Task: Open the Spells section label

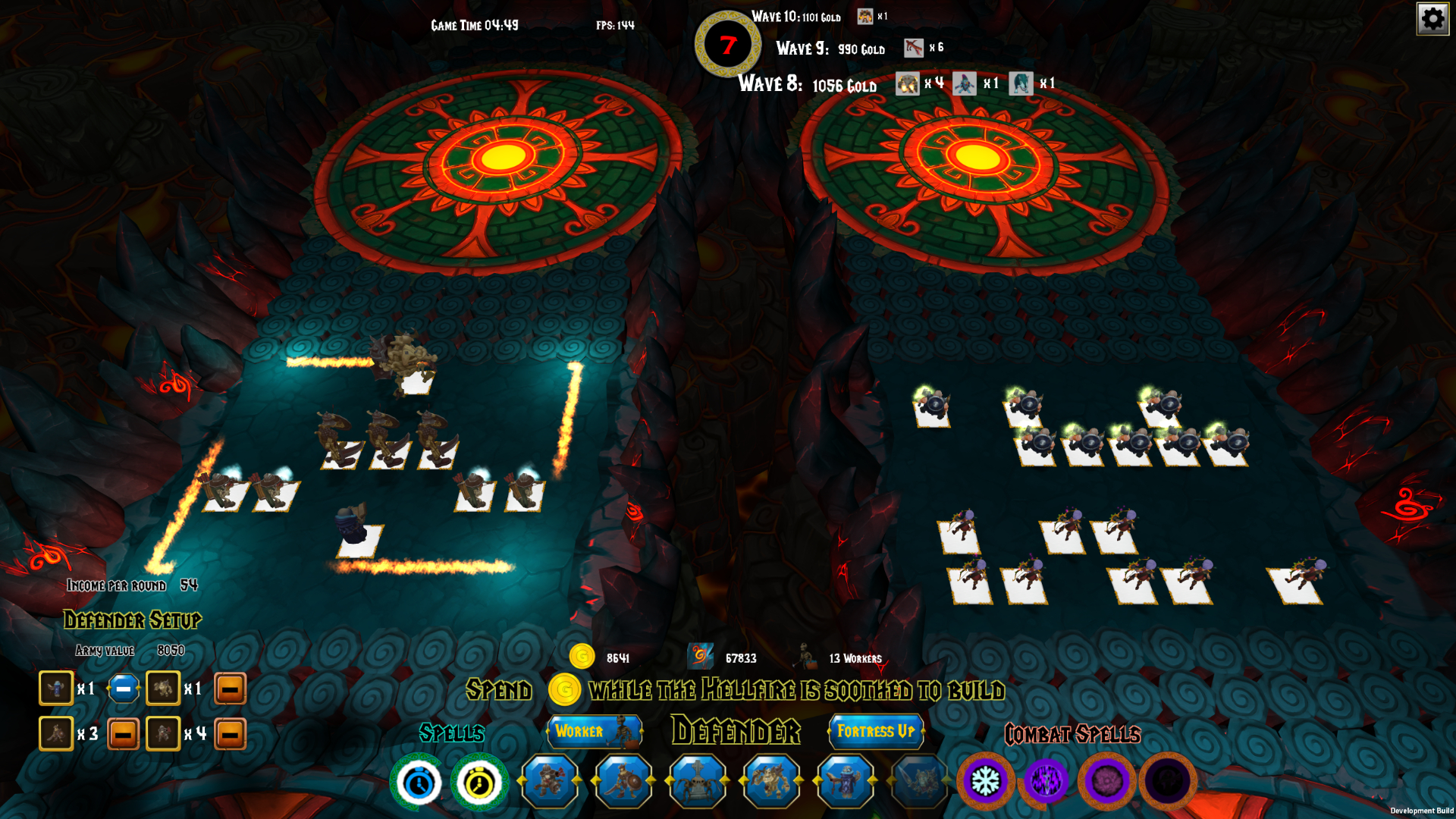Action: (x=452, y=734)
